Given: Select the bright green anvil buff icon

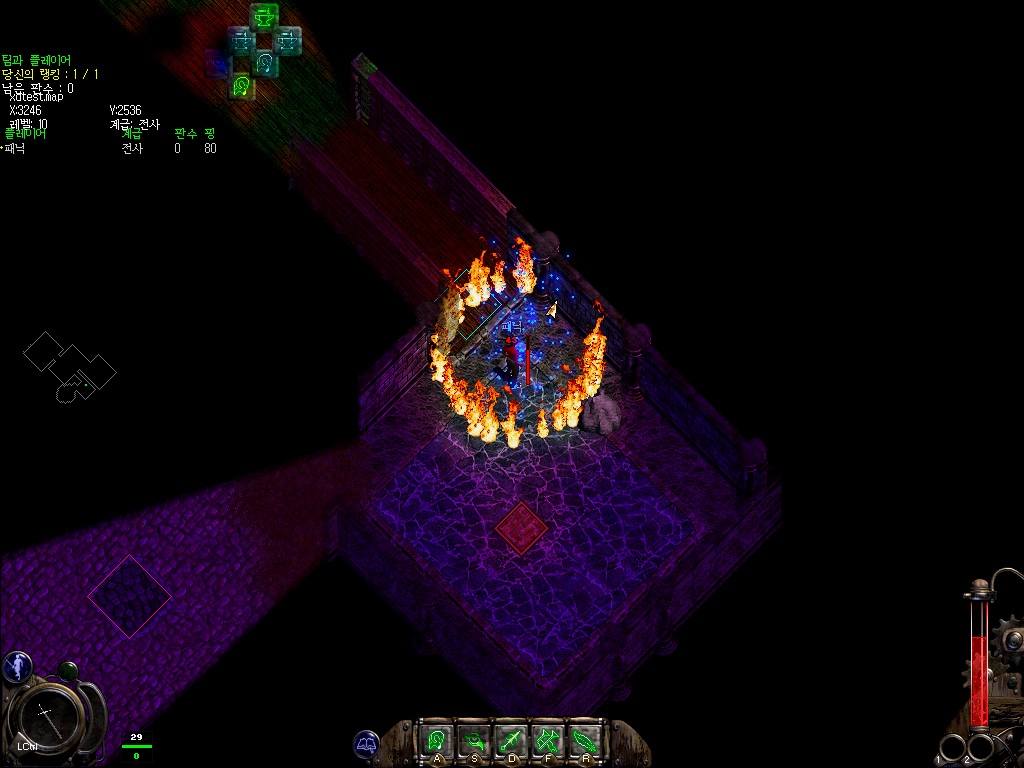Looking at the screenshot, I should pyautogui.click(x=264, y=17).
